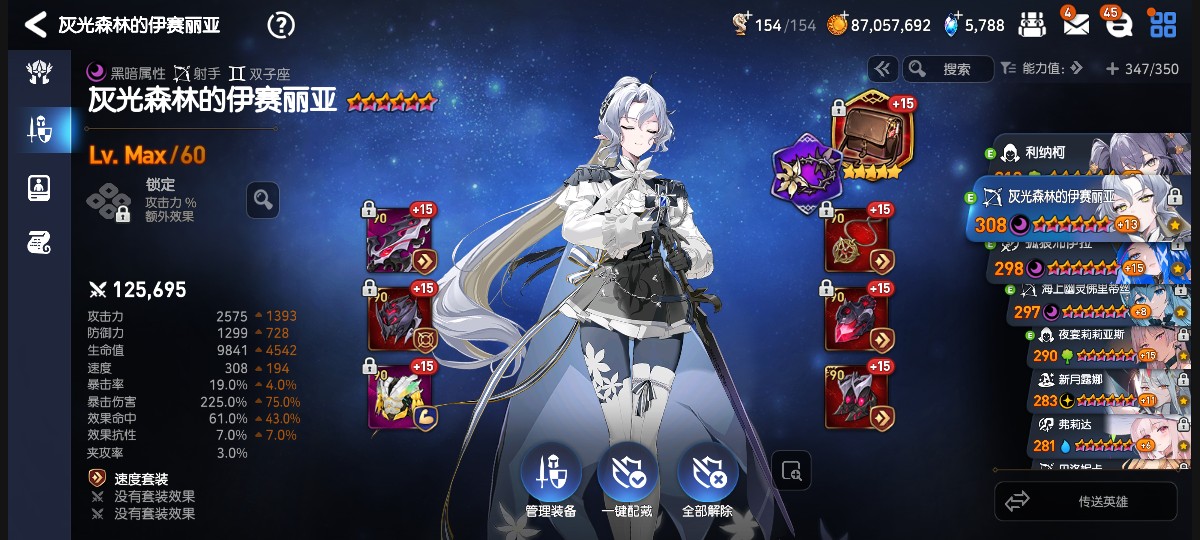
Task: Click the 传送英雄 button
Action: [x=1086, y=501]
